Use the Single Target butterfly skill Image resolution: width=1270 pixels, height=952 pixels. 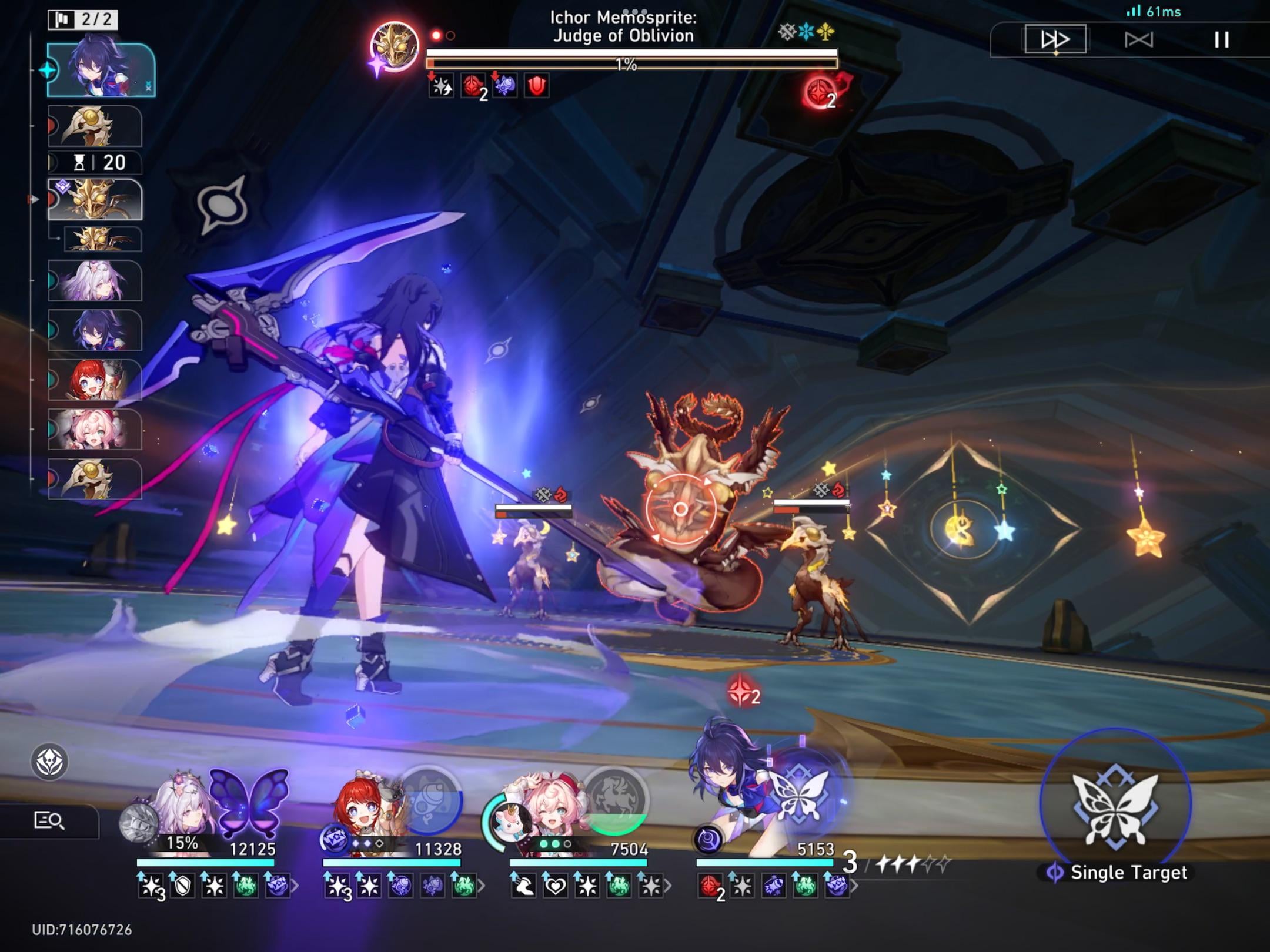click(x=1115, y=804)
